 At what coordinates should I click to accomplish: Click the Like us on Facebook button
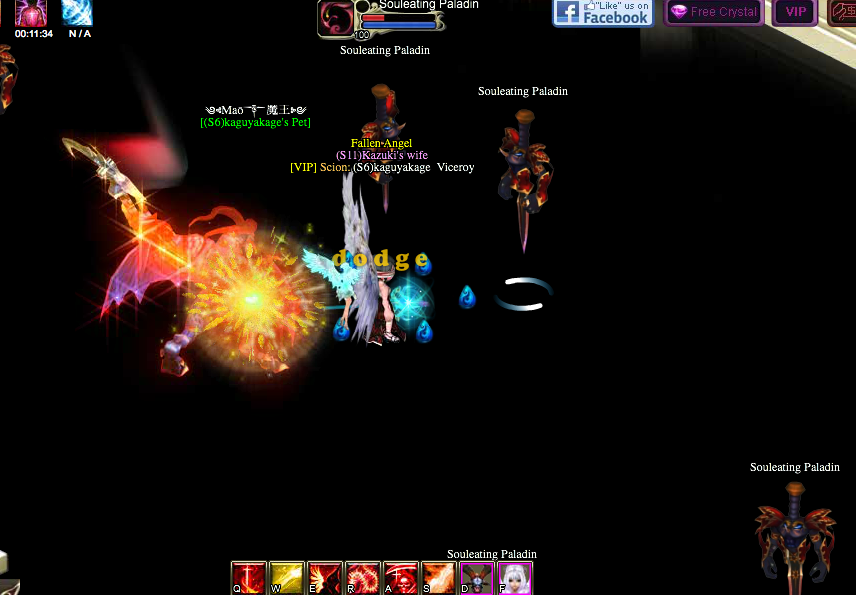(x=603, y=13)
